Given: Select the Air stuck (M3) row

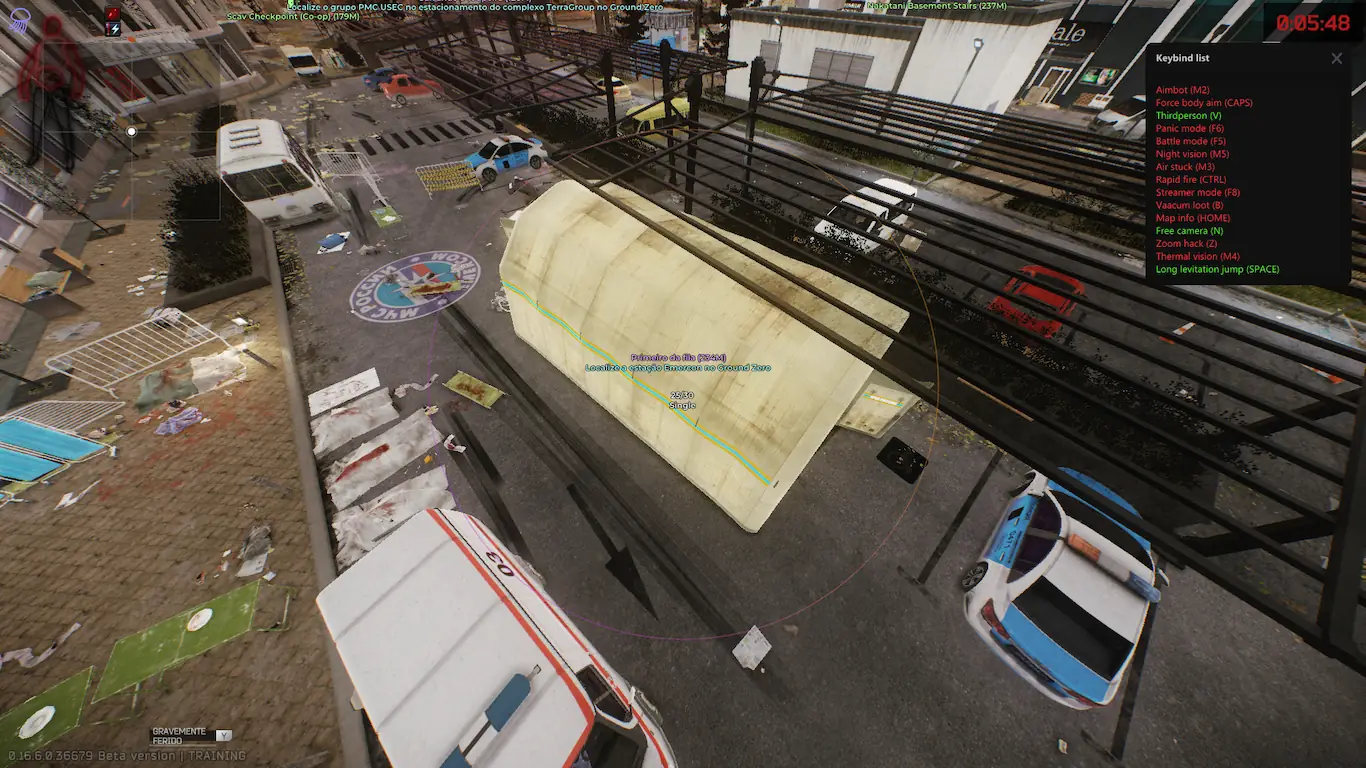Looking at the screenshot, I should [x=1185, y=167].
